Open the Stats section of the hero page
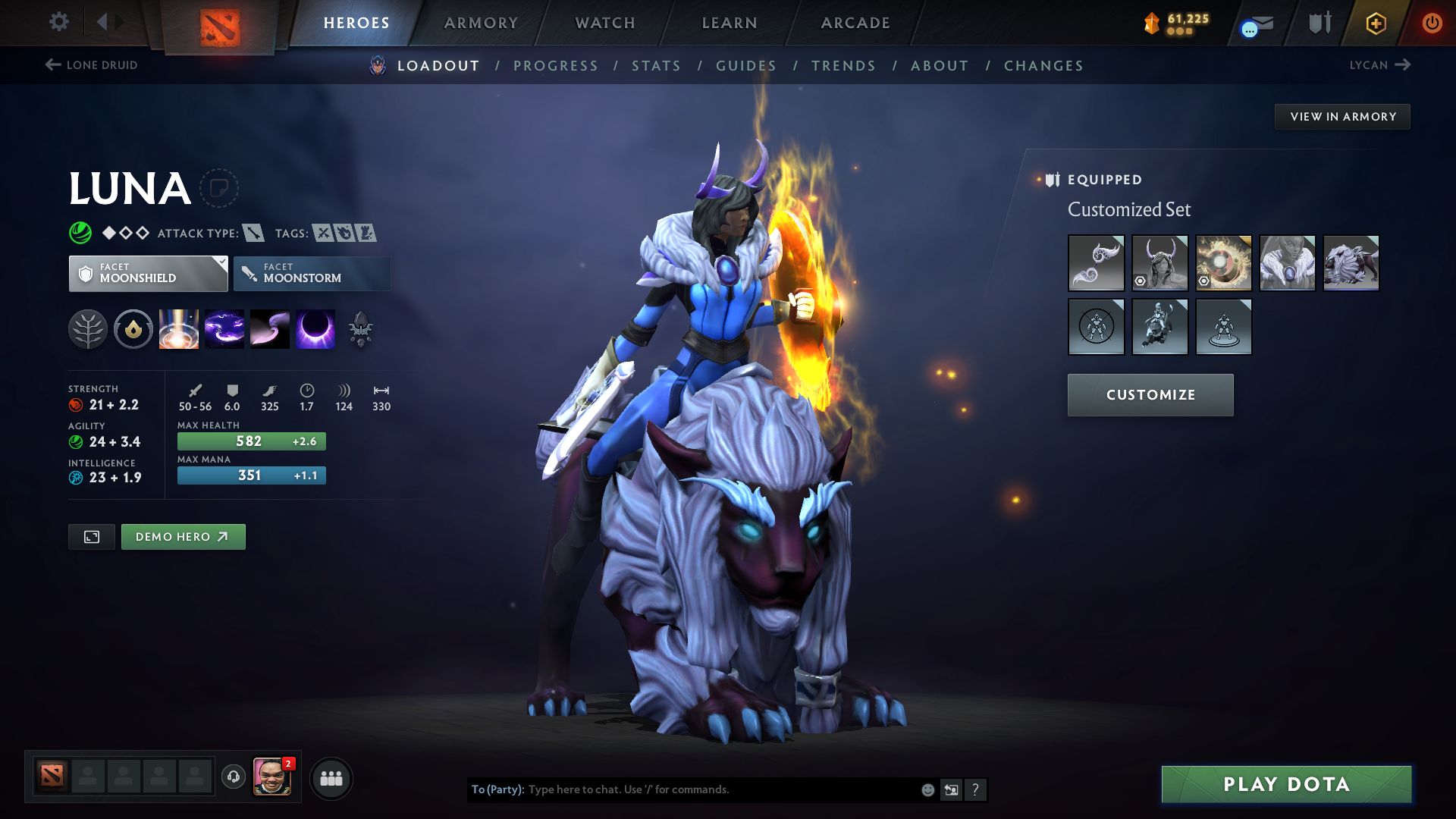1456x819 pixels. click(x=656, y=66)
